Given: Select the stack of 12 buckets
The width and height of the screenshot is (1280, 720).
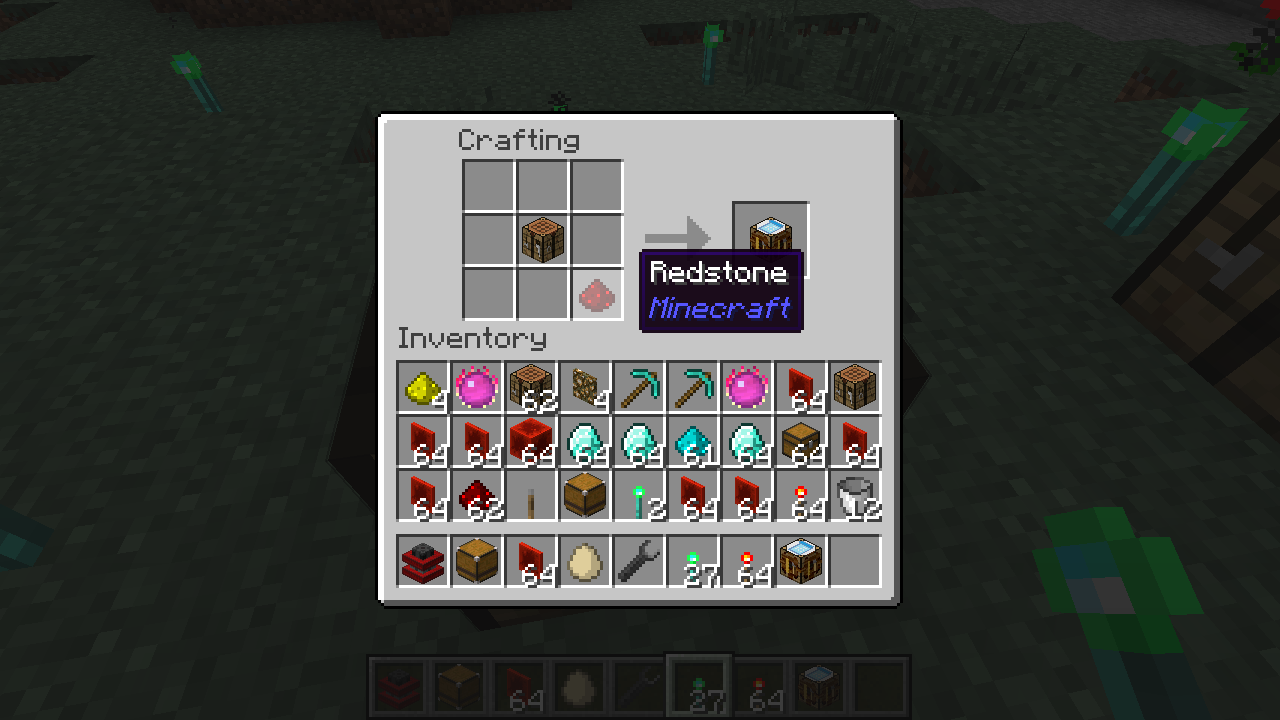Looking at the screenshot, I should click(x=855, y=495).
